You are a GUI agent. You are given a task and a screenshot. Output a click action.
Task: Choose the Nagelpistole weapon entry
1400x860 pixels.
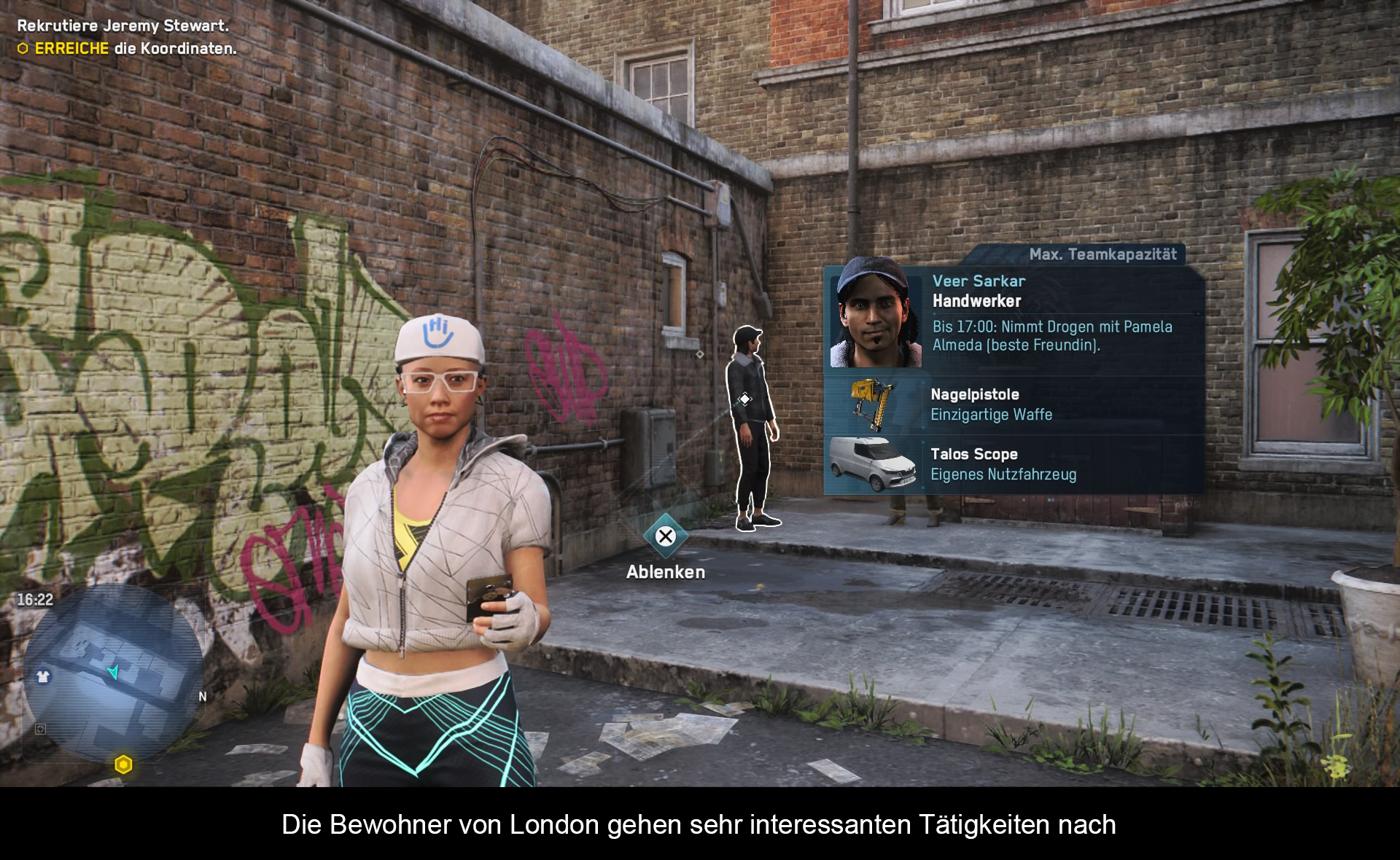coord(1014,404)
